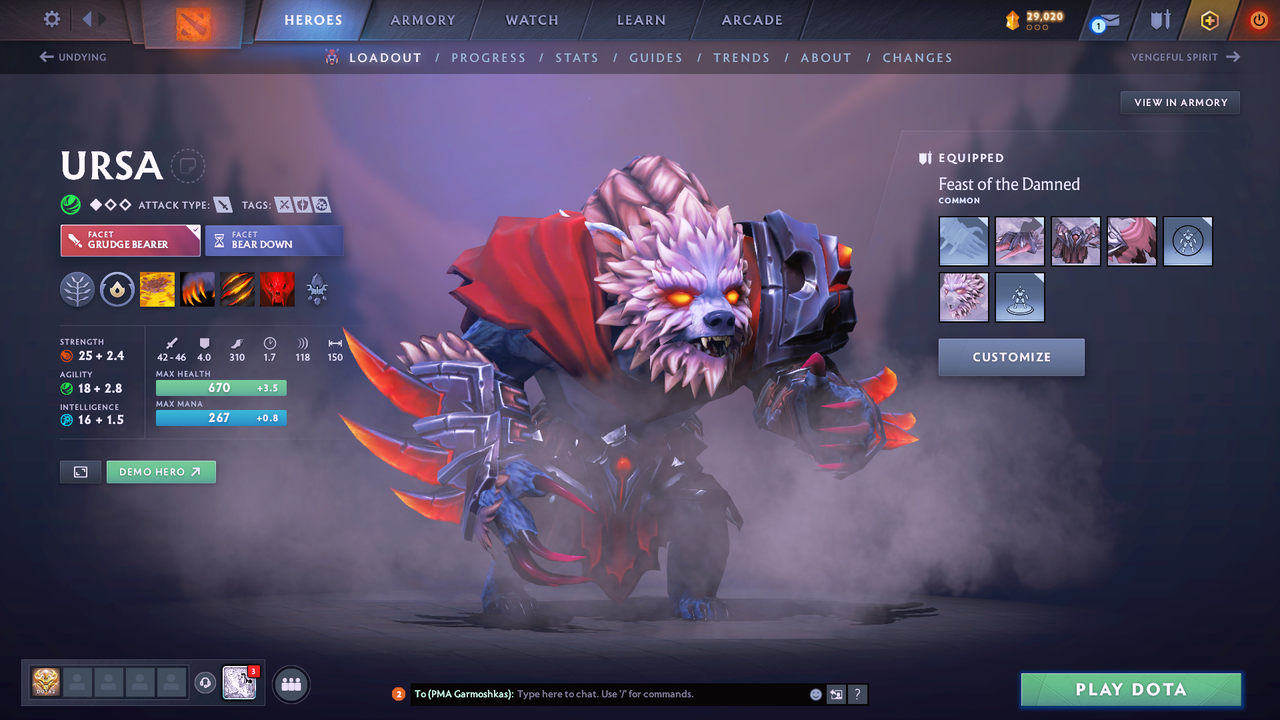Open the Earthshock ability details
This screenshot has width=1280, height=720.
tap(157, 289)
